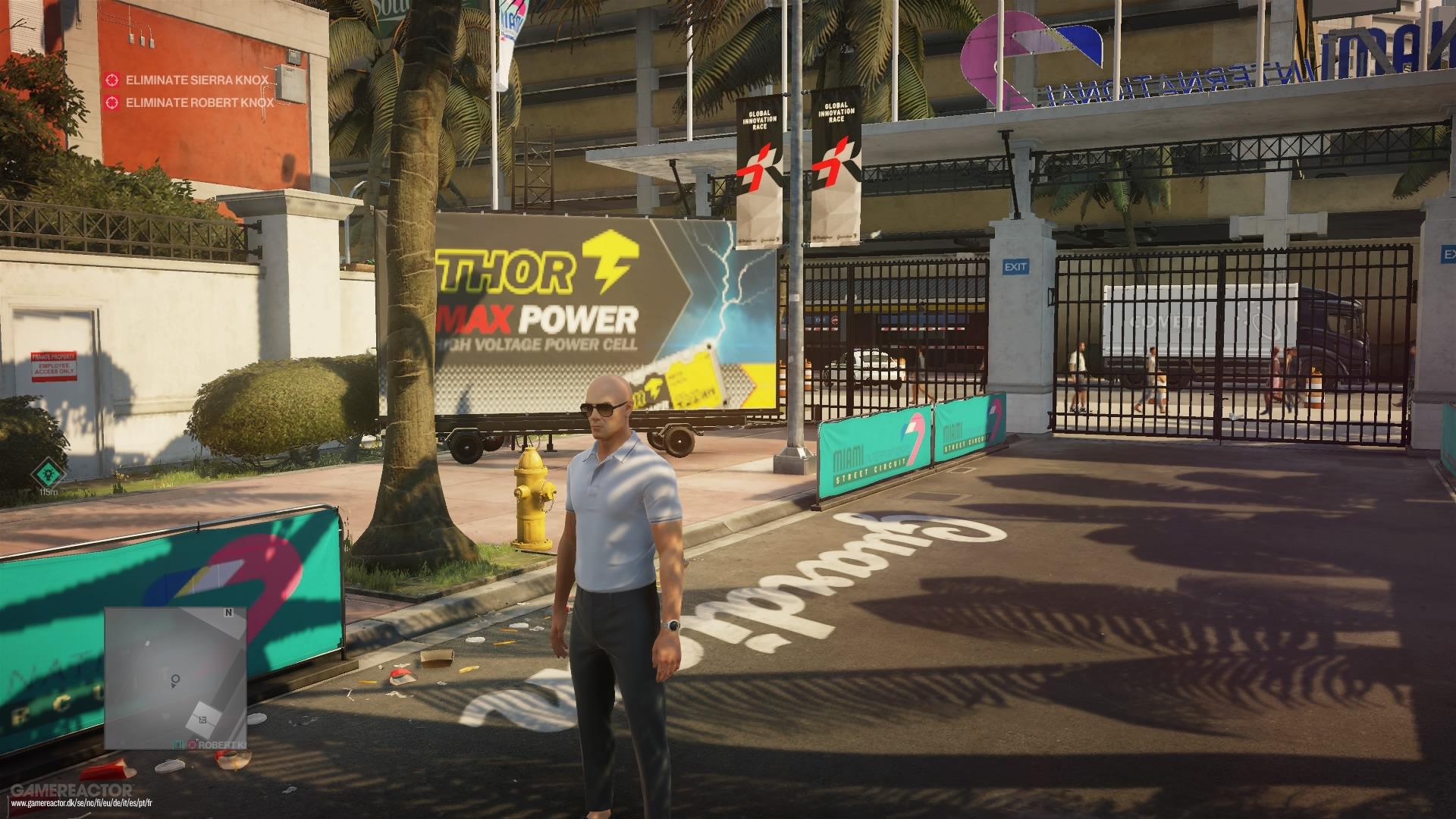Click the ROBERT K status icon below the minimap
Viewport: 1456px width, 819px height.
191,744
